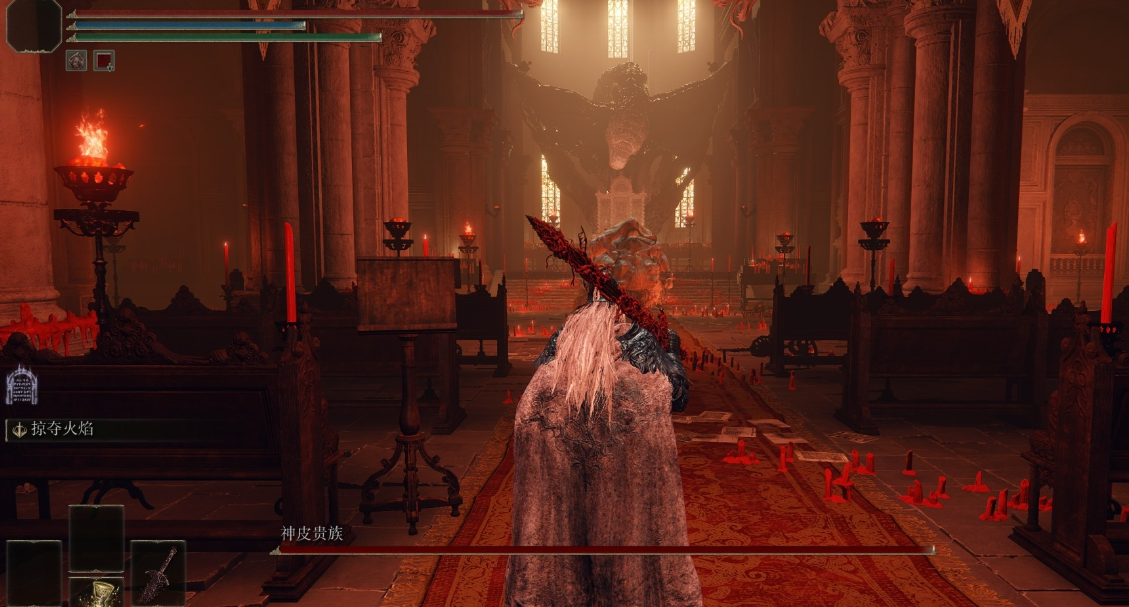1129x607 pixels.
Task: Click the round talisman status effect icon
Action: point(76,60)
